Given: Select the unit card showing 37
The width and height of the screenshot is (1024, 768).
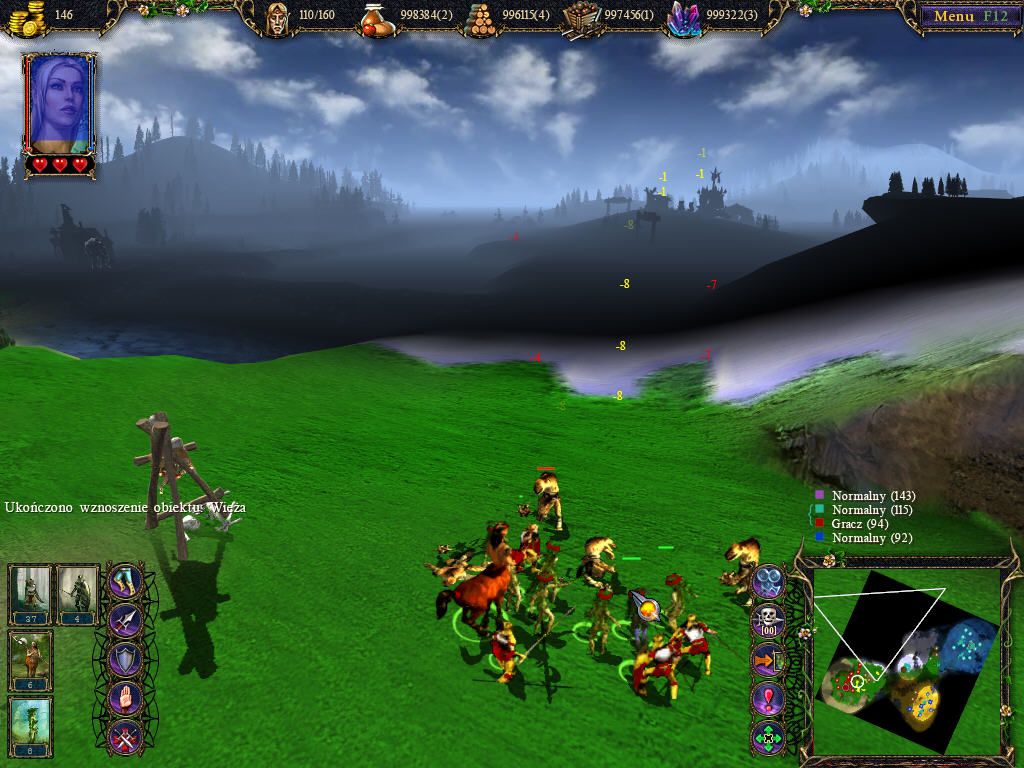Looking at the screenshot, I should tap(30, 594).
